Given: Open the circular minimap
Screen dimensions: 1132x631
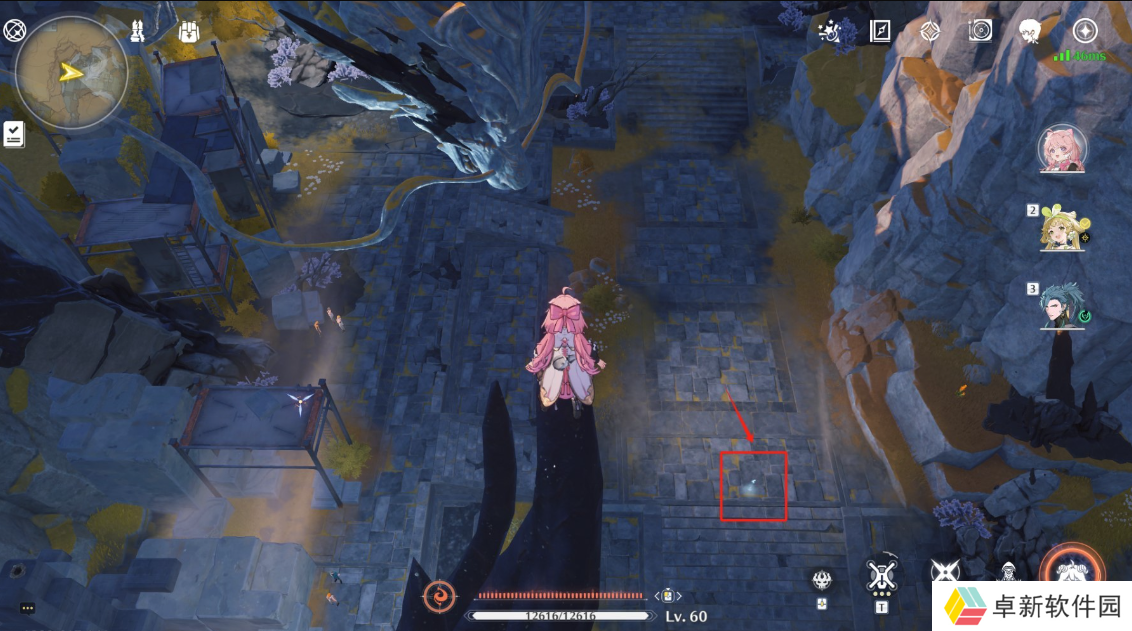Looking at the screenshot, I should (71, 71).
